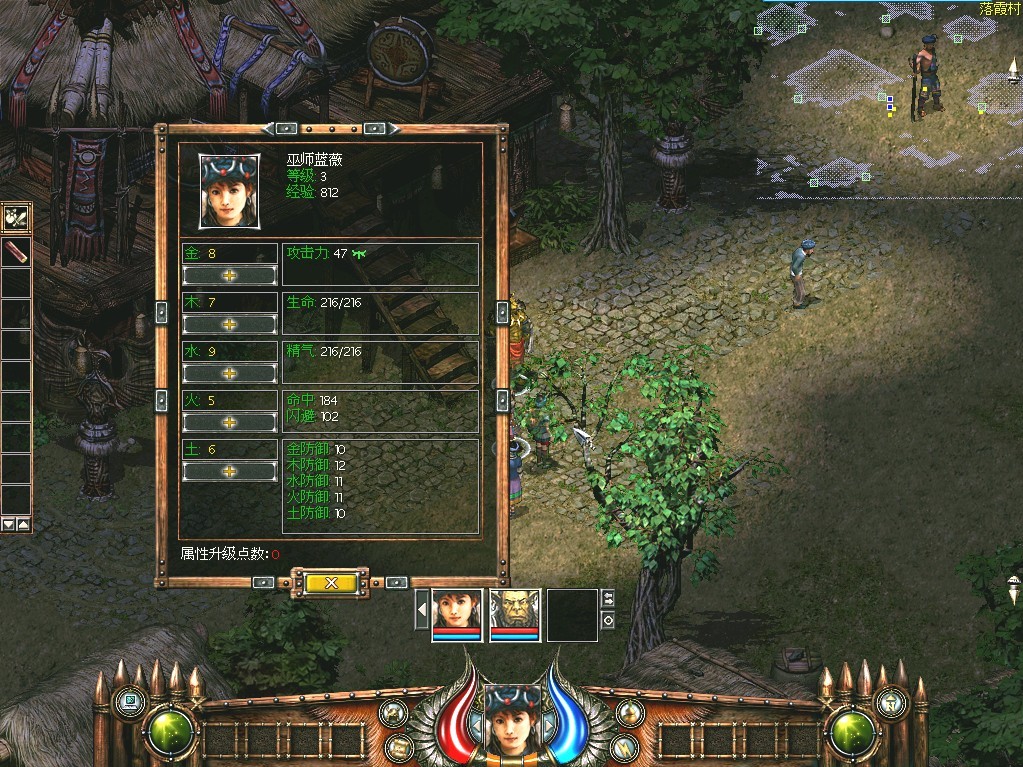Open the item category icon above scroll

[x=16, y=216]
